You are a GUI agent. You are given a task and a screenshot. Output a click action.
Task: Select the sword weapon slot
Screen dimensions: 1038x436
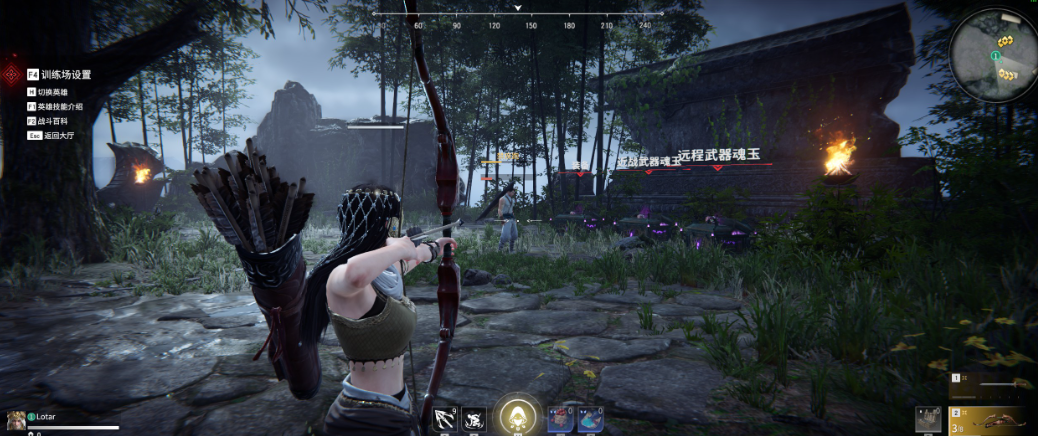(x=997, y=383)
